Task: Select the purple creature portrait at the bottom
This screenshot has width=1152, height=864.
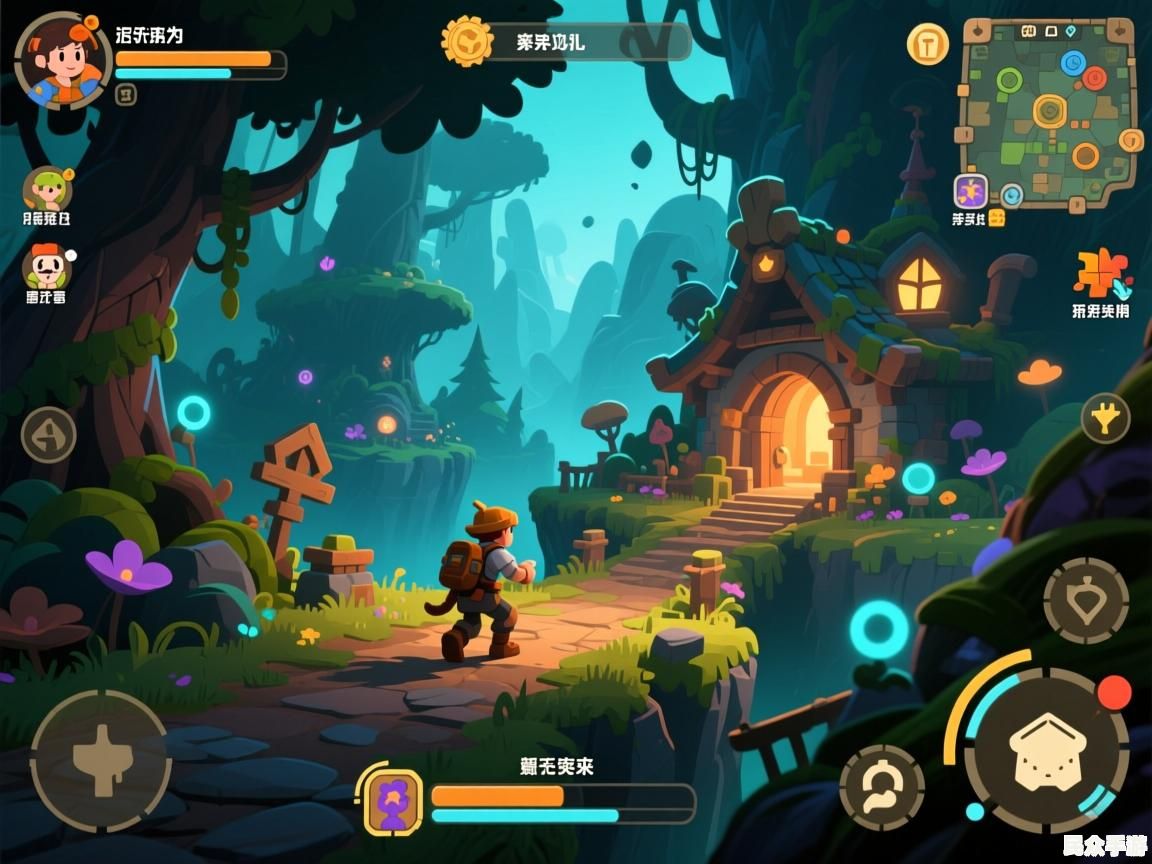Action: tap(392, 800)
